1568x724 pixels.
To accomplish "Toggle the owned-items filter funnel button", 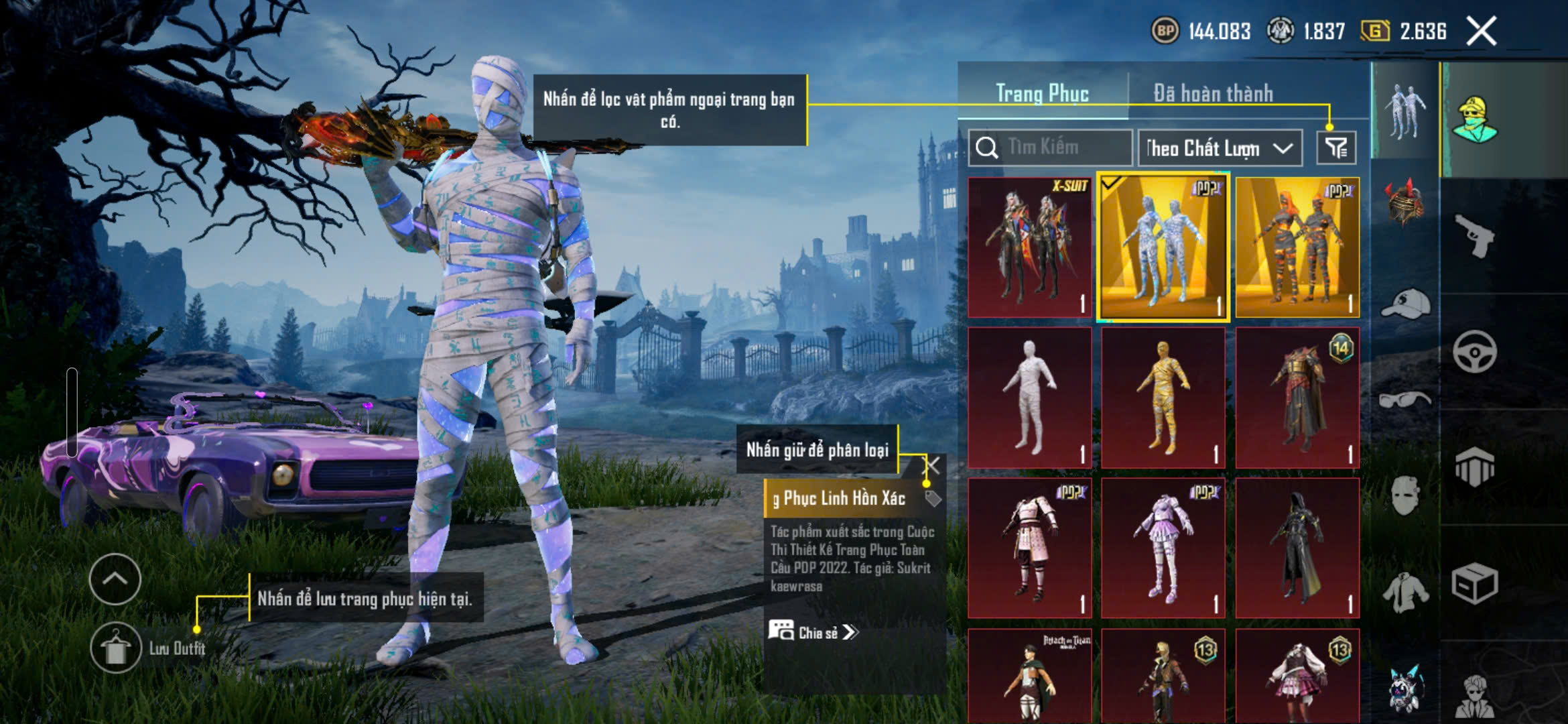I will pyautogui.click(x=1336, y=148).
